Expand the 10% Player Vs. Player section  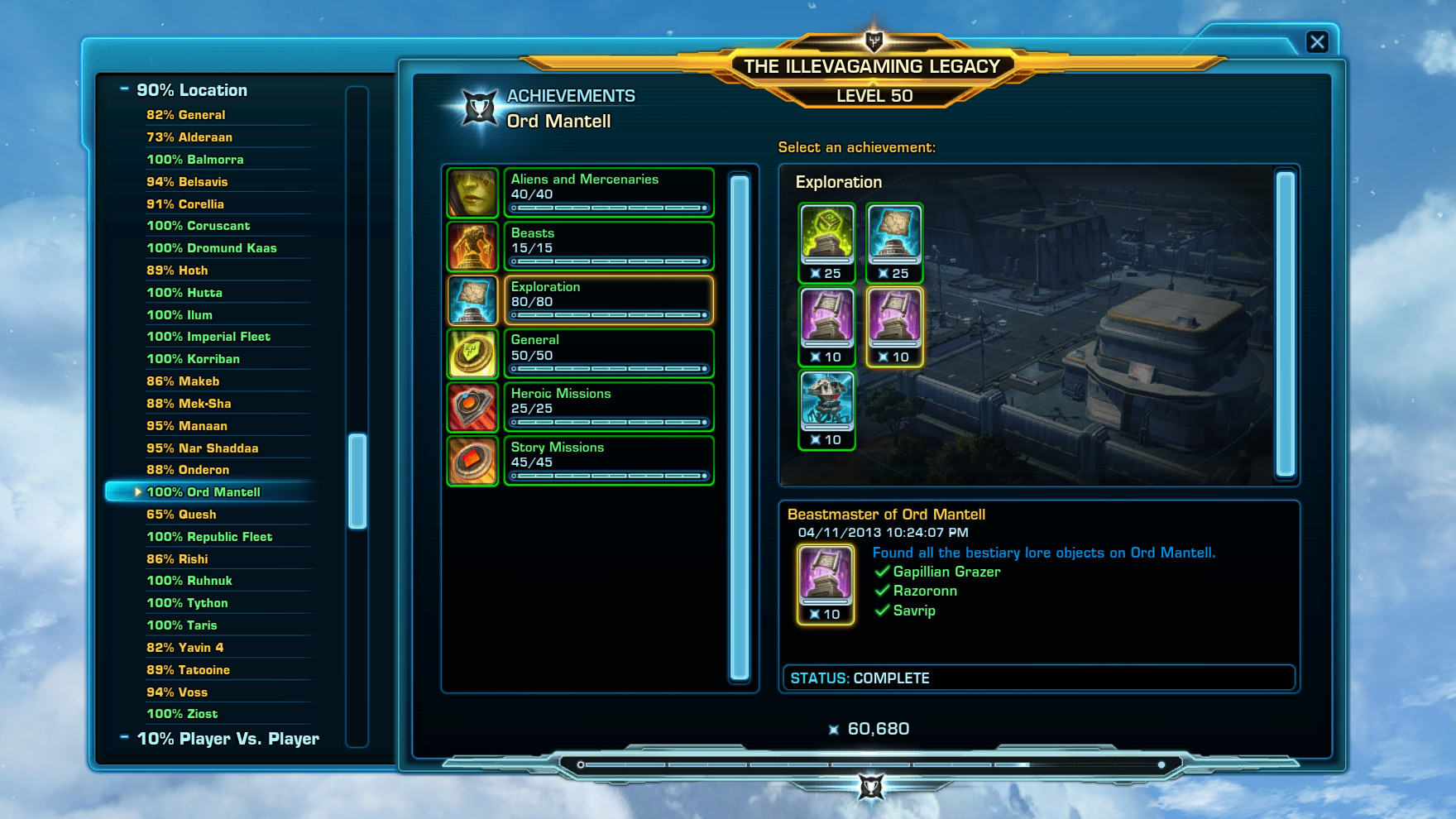pos(126,738)
